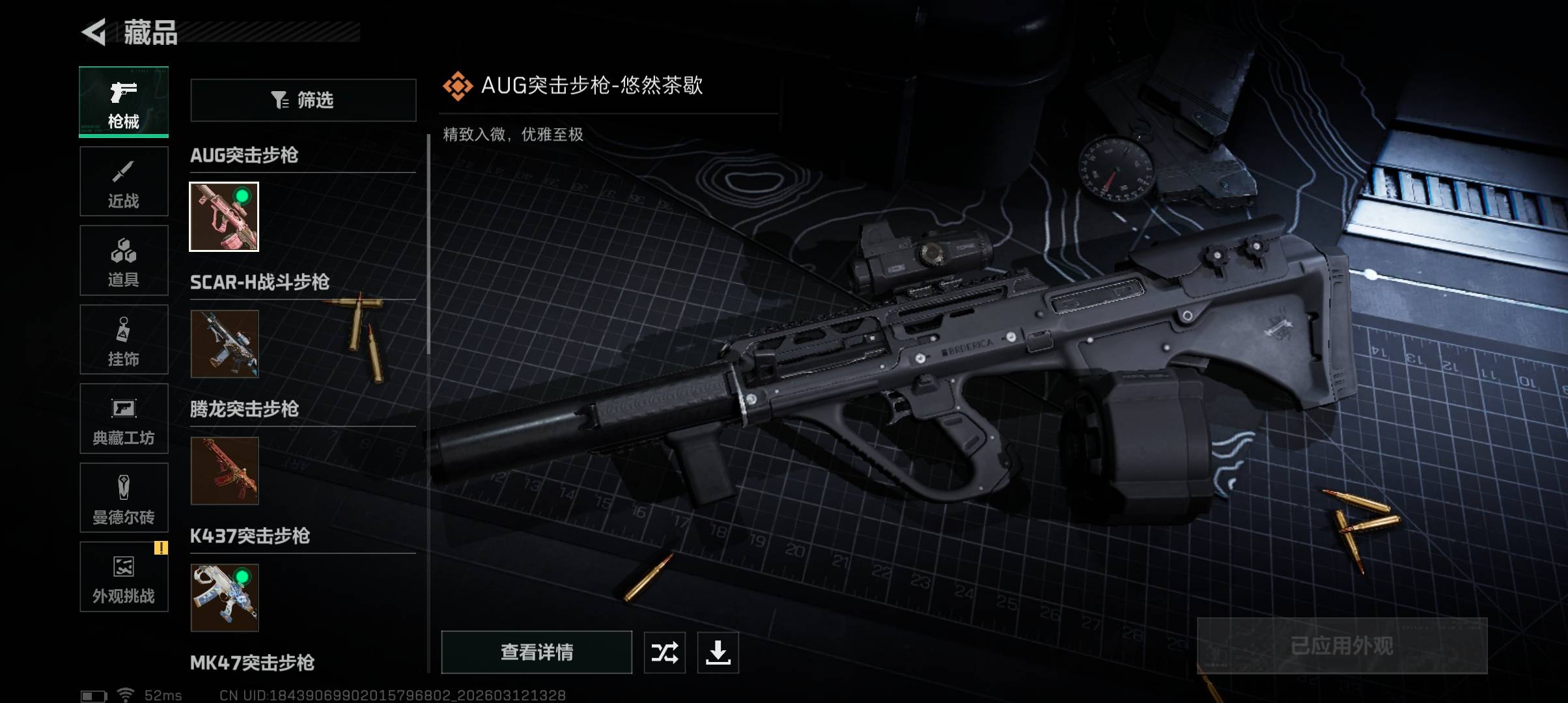Select the blue-white K437 rifle skin thumbnail
Viewport: 1568px width, 703px height.
pos(225,598)
